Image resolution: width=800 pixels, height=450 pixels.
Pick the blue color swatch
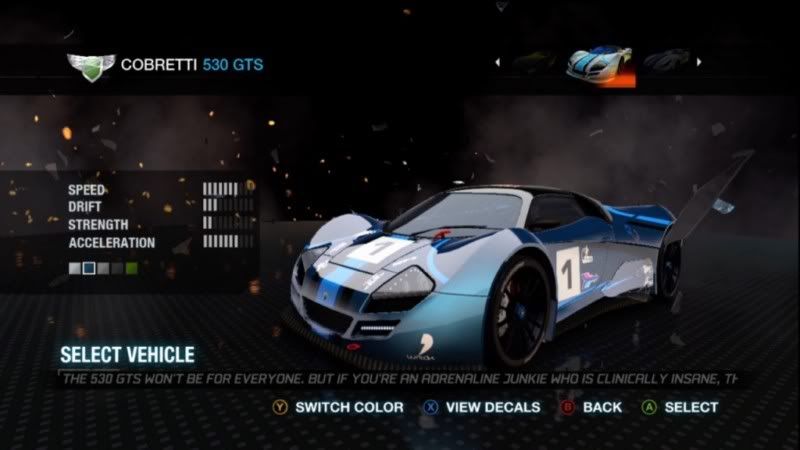89,268
